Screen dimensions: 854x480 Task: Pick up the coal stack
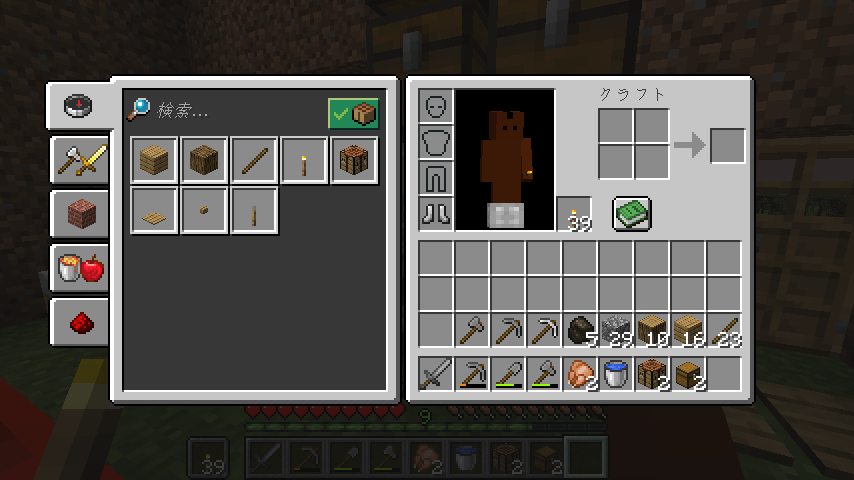580,329
